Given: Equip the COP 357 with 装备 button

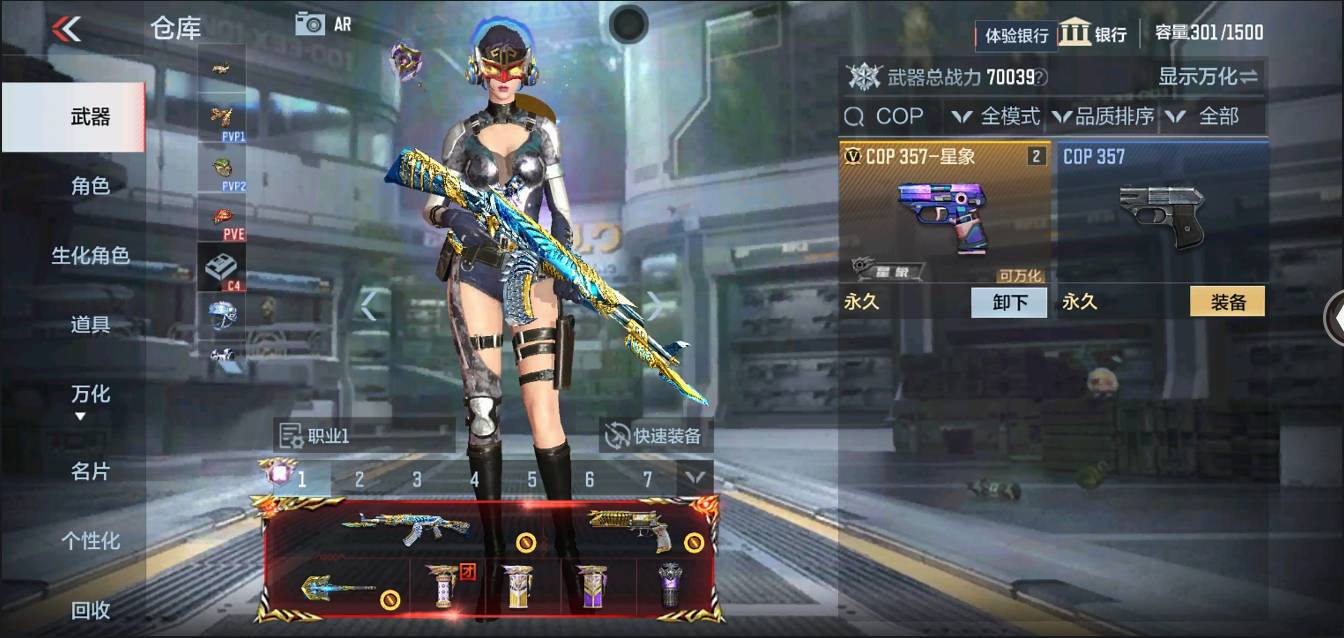Looking at the screenshot, I should 1227,302.
